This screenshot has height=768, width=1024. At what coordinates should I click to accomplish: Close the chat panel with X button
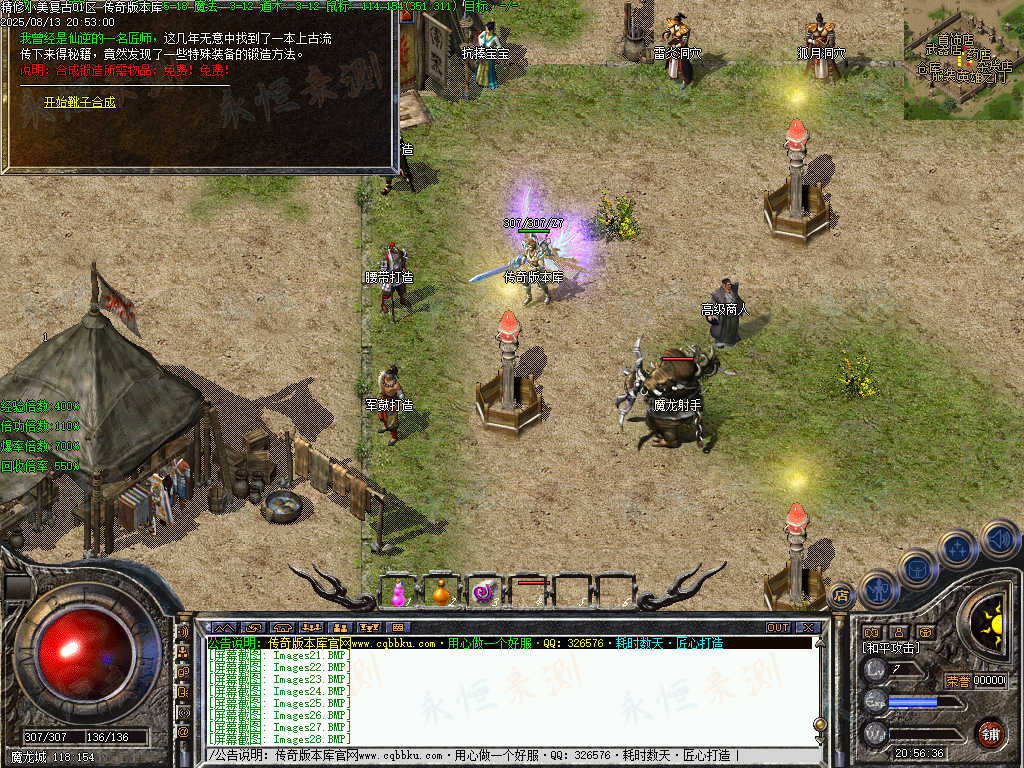click(x=807, y=627)
